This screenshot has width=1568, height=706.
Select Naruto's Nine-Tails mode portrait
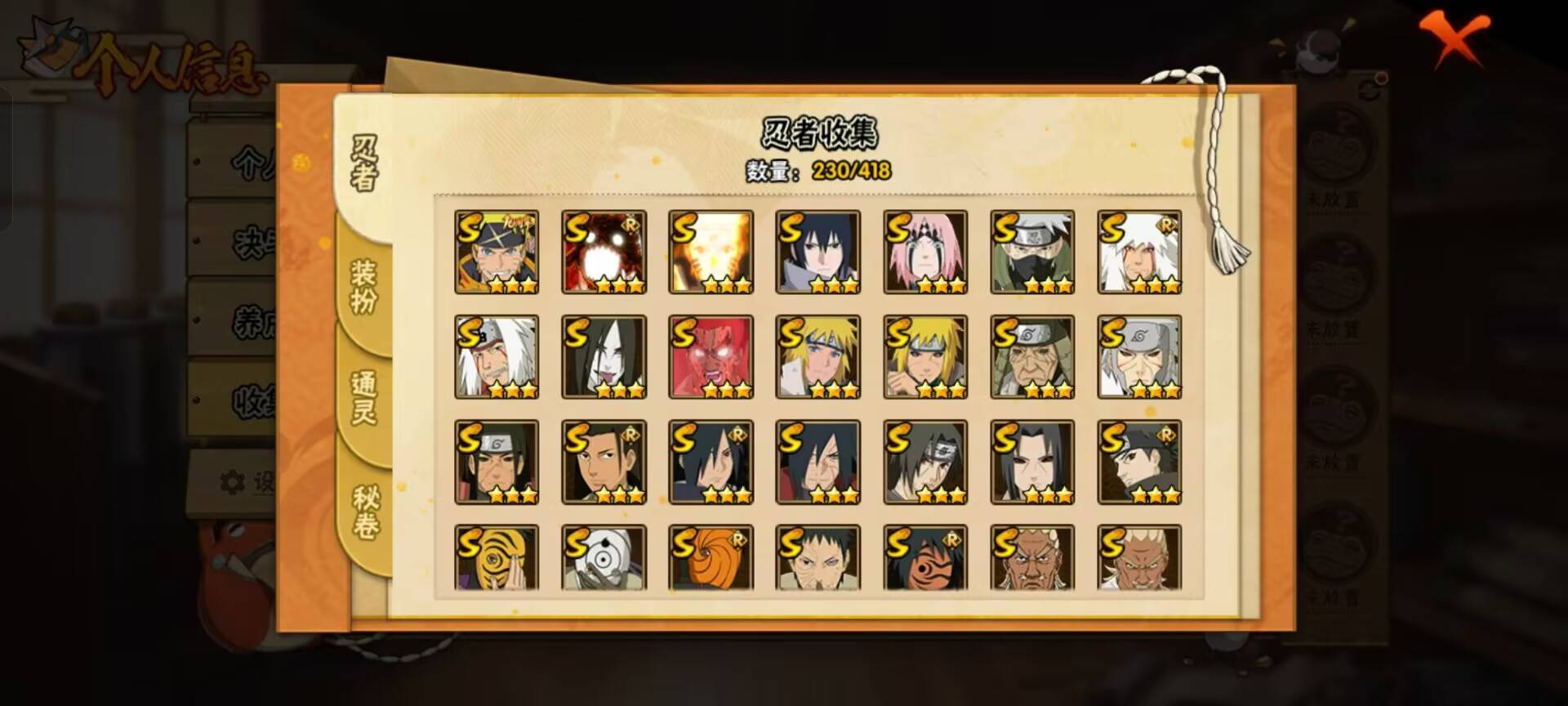(x=710, y=251)
